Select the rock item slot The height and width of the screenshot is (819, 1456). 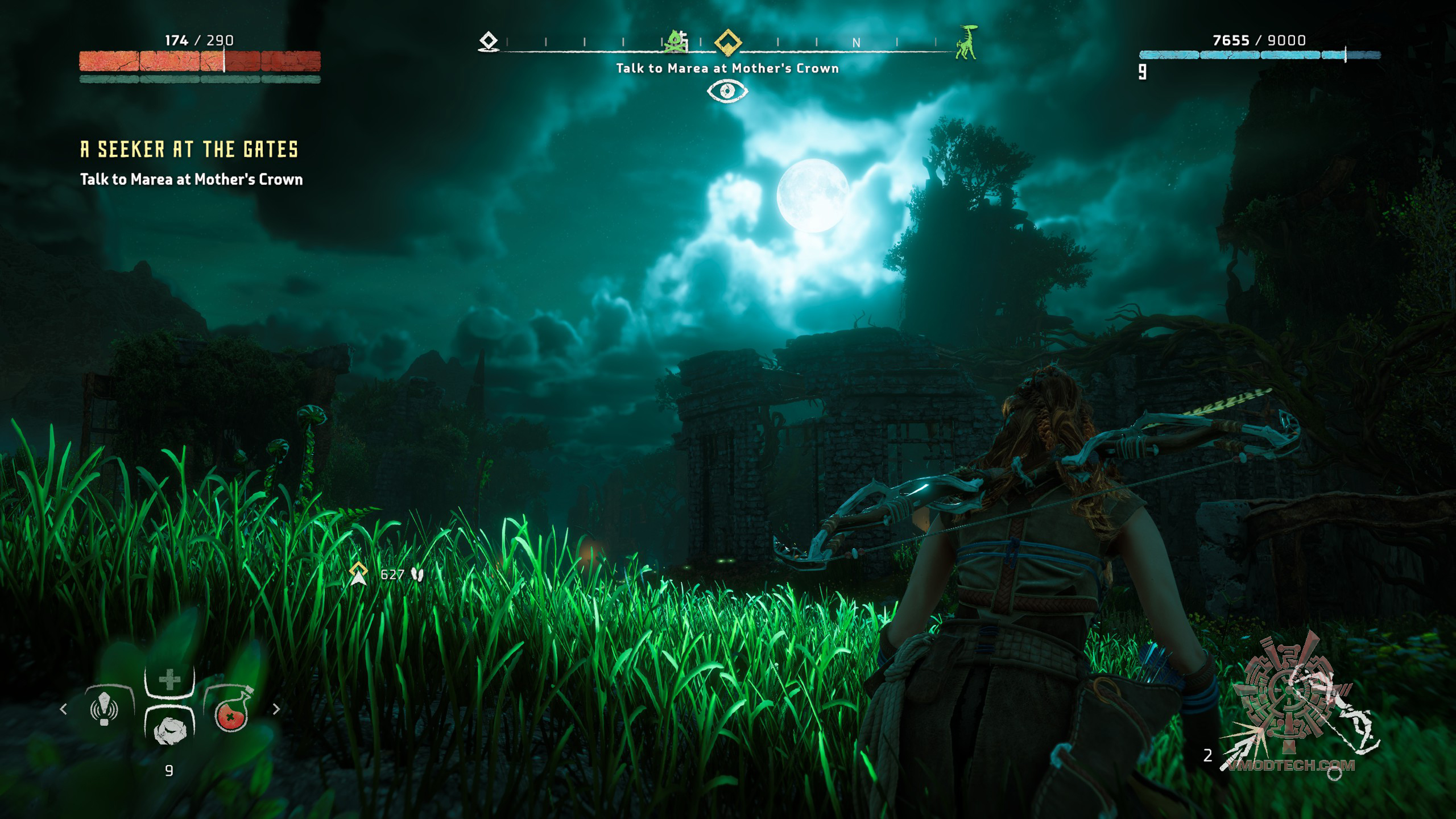pyautogui.click(x=169, y=729)
